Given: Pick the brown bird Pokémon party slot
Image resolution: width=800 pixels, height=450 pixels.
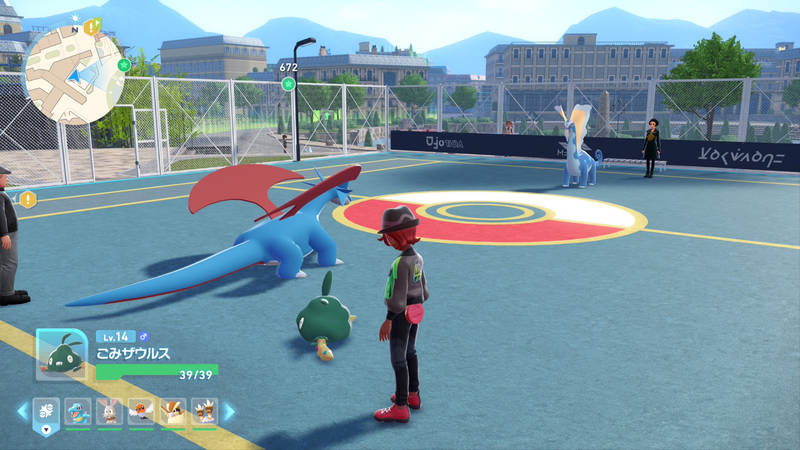Looking at the screenshot, I should tap(173, 411).
